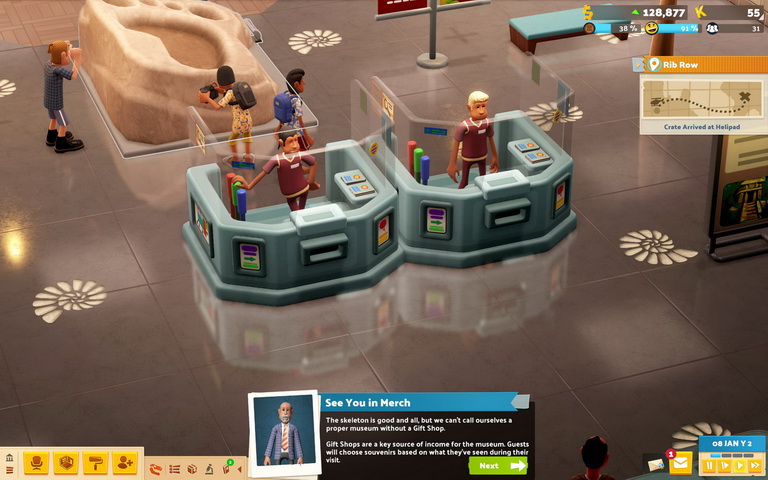Open the crate inventory icon
The height and width of the screenshot is (480, 768).
click(192, 468)
